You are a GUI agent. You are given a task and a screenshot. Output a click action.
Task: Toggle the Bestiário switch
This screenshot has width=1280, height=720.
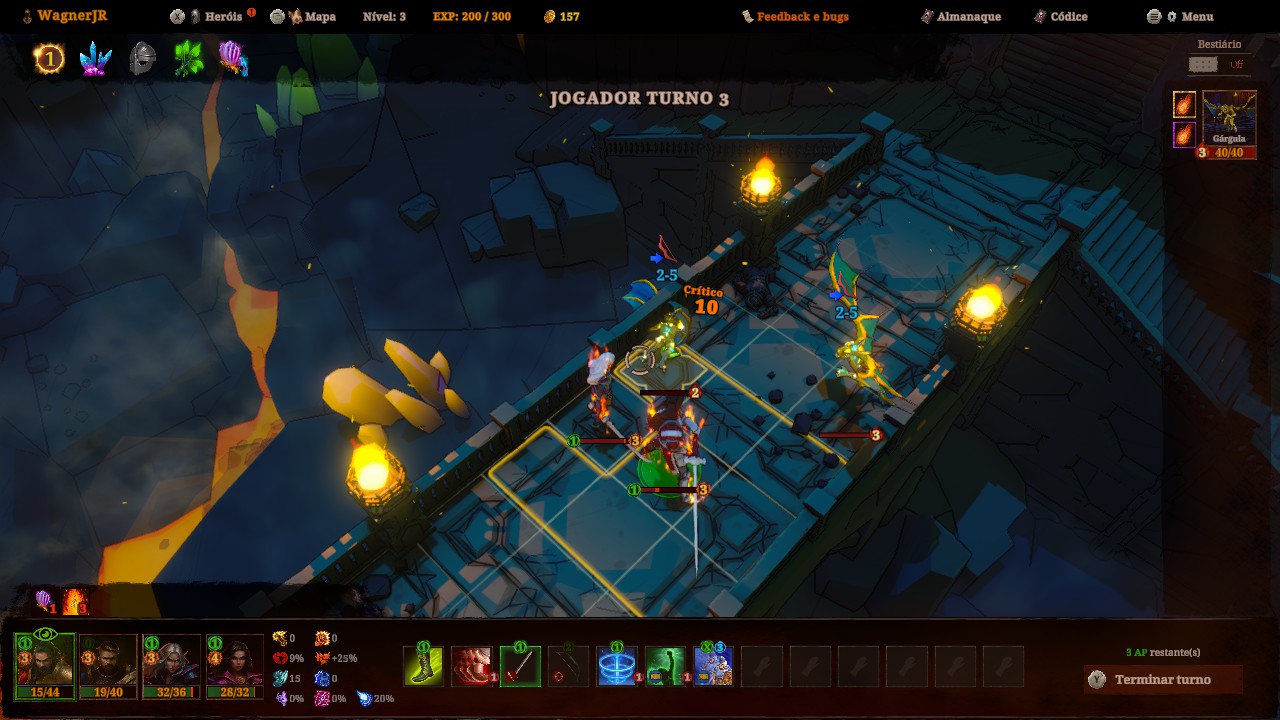click(1203, 65)
